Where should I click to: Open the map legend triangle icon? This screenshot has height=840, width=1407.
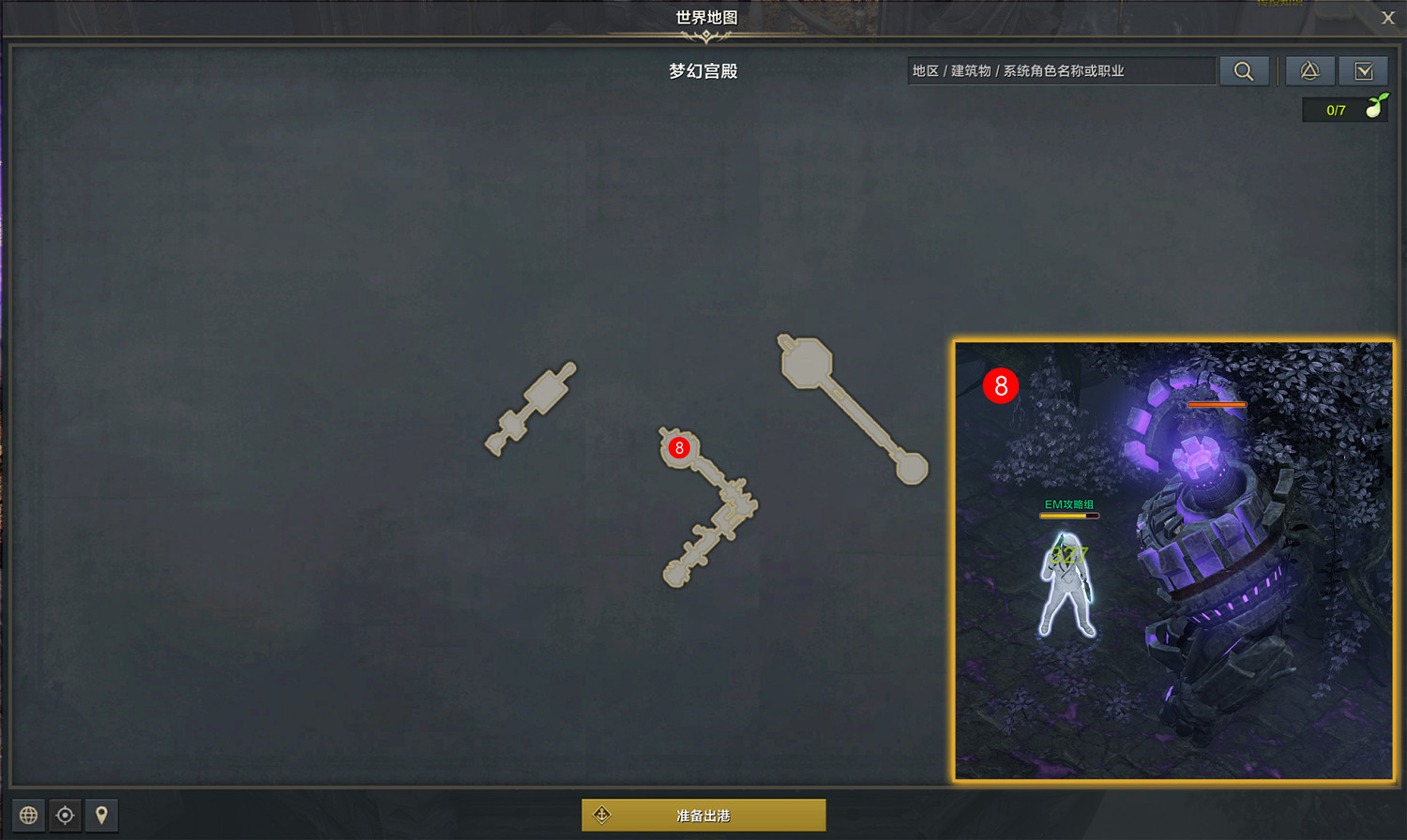tap(1309, 70)
